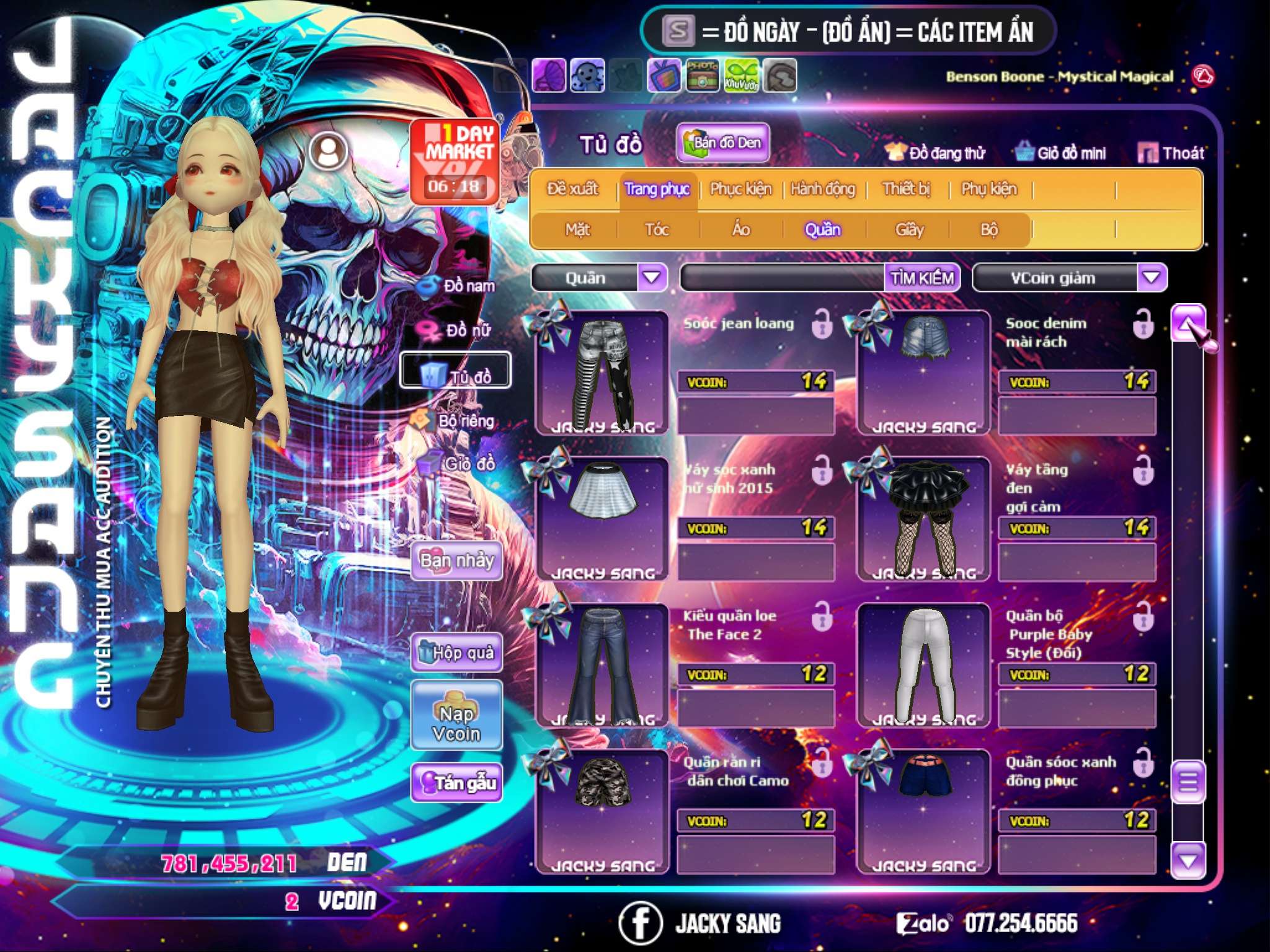Switch to the Phục kiện tab
Viewport: 1270px width, 952px height.
(x=740, y=189)
